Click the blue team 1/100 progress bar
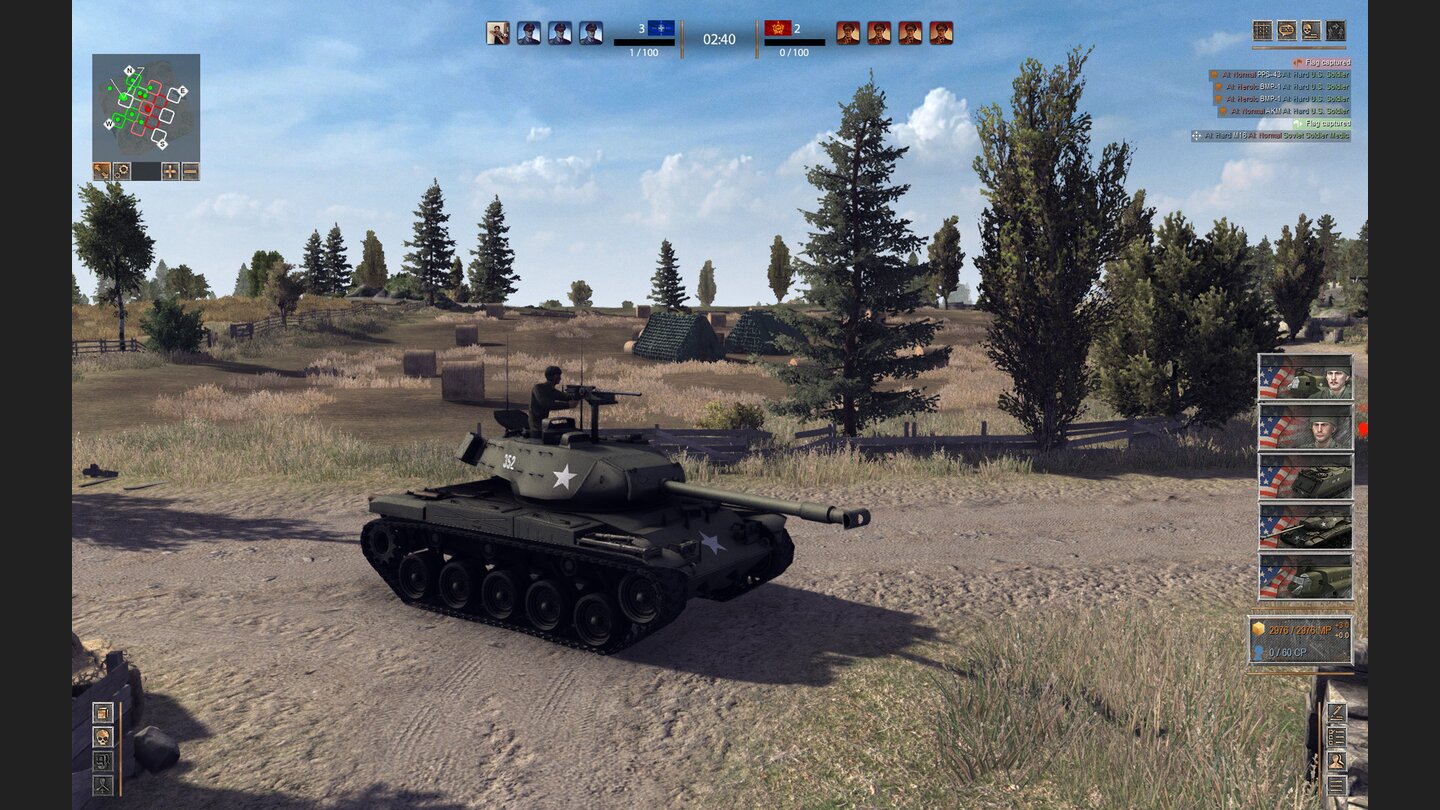Viewport: 1440px width, 810px height. point(642,44)
